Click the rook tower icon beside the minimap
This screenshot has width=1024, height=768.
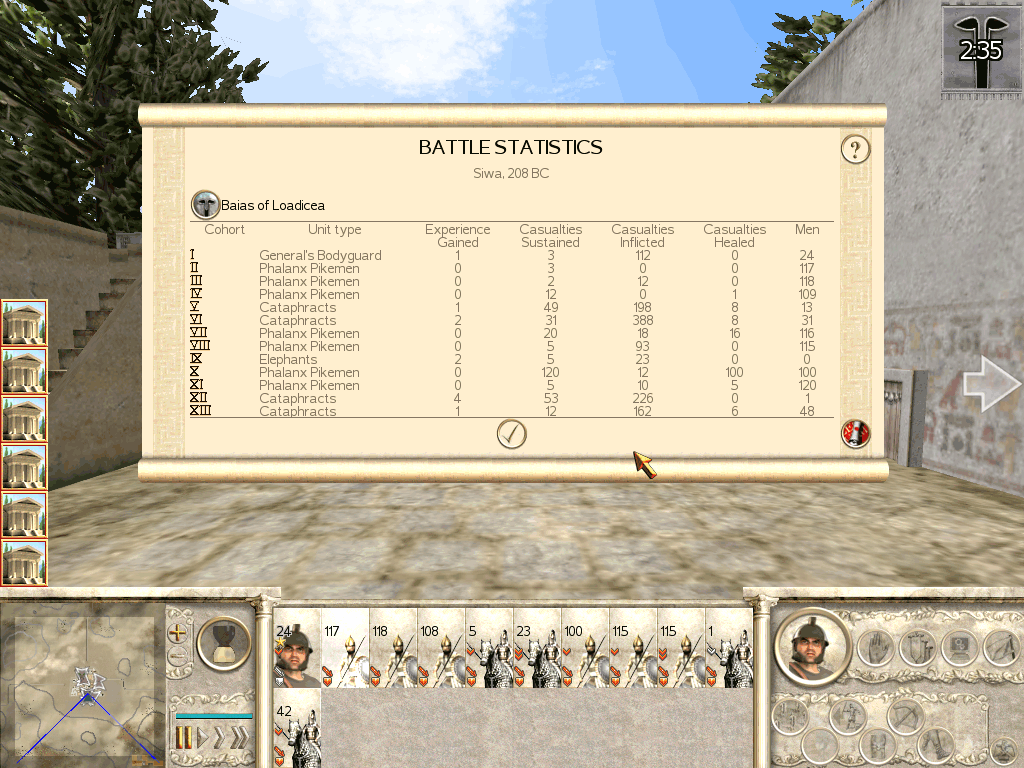pyautogui.click(x=223, y=642)
